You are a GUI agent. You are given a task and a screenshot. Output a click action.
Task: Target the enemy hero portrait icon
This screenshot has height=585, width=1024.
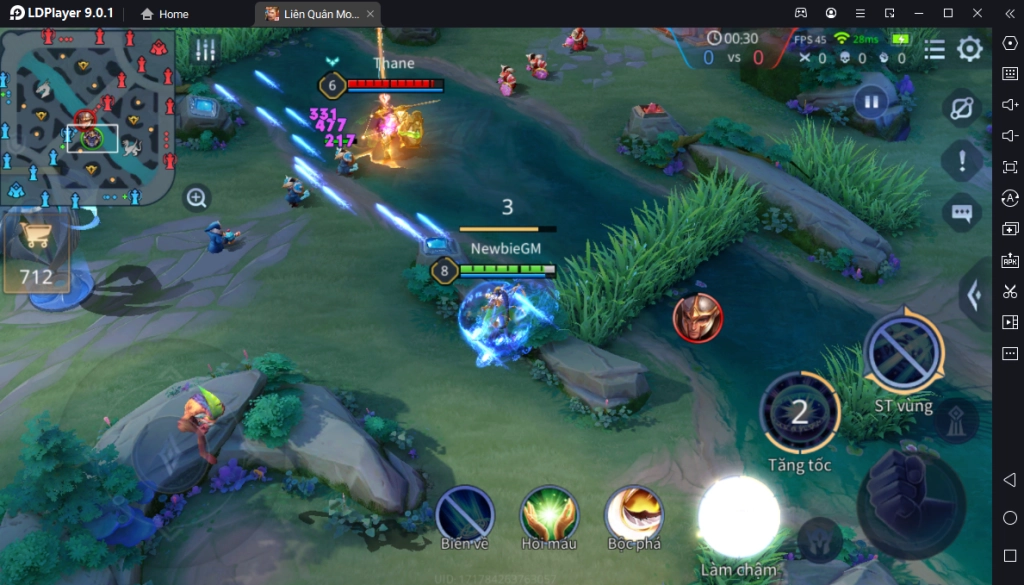coord(697,318)
